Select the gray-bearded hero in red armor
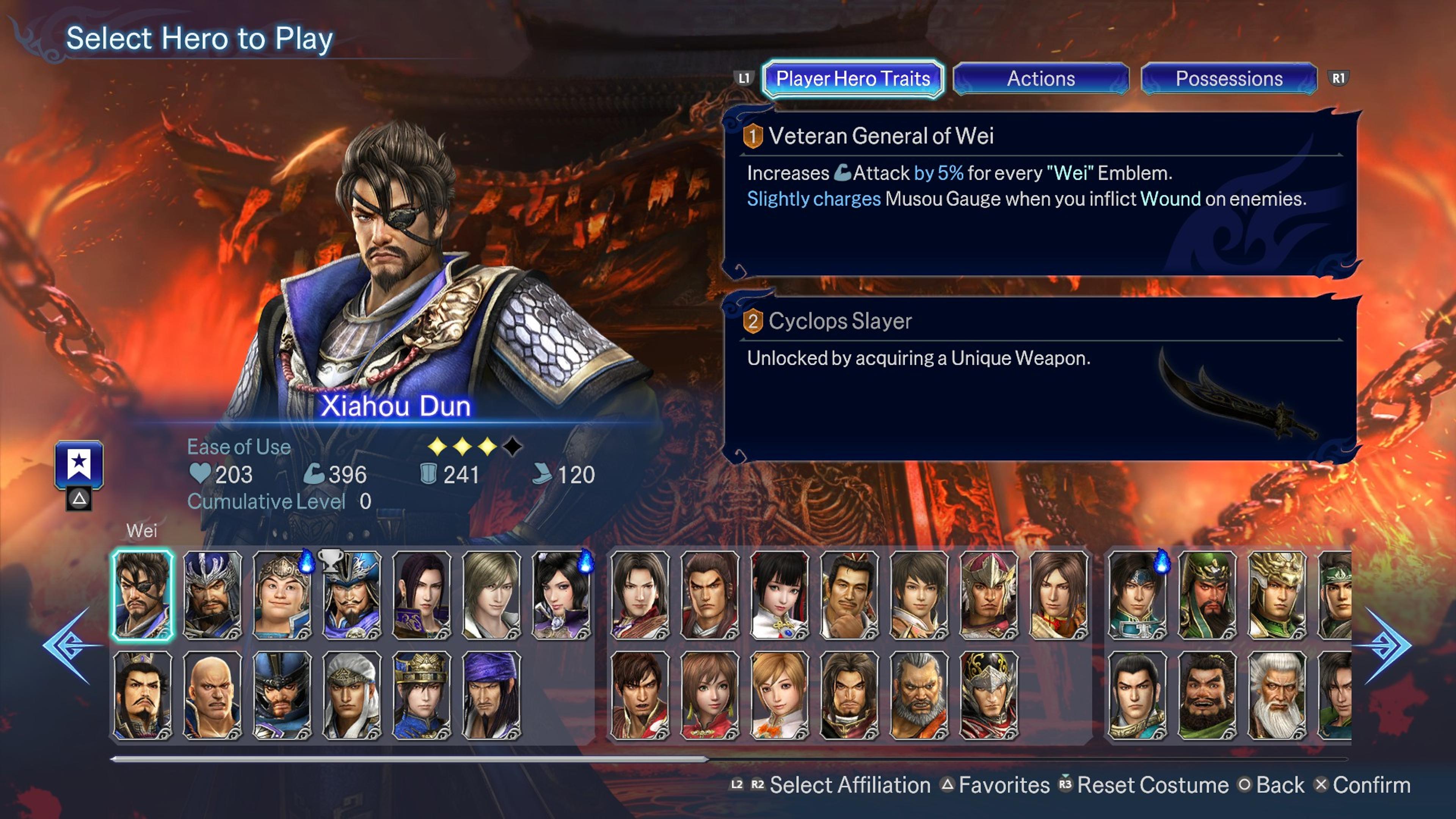 pos(918,695)
